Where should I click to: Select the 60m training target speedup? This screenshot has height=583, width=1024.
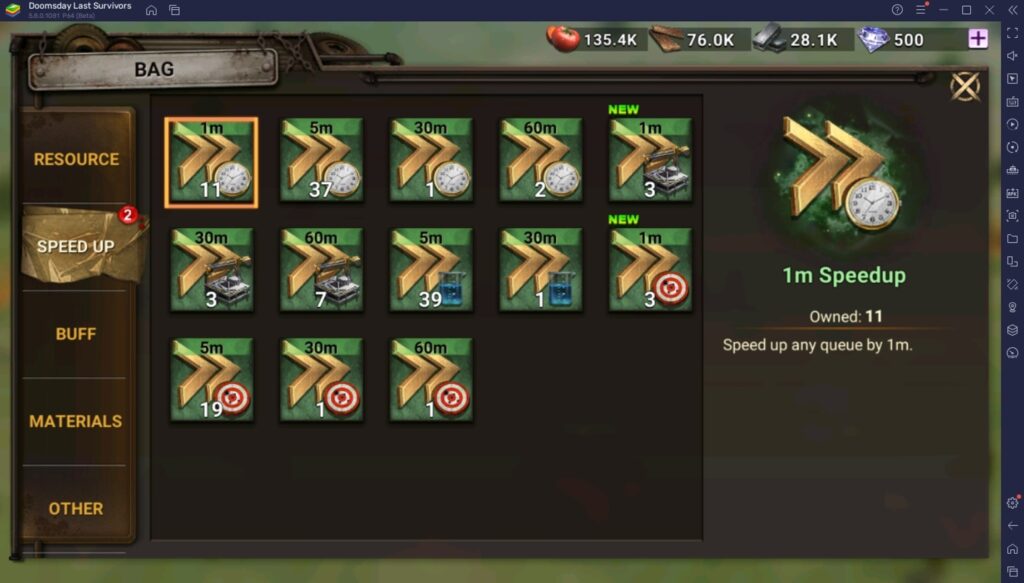[x=431, y=380]
